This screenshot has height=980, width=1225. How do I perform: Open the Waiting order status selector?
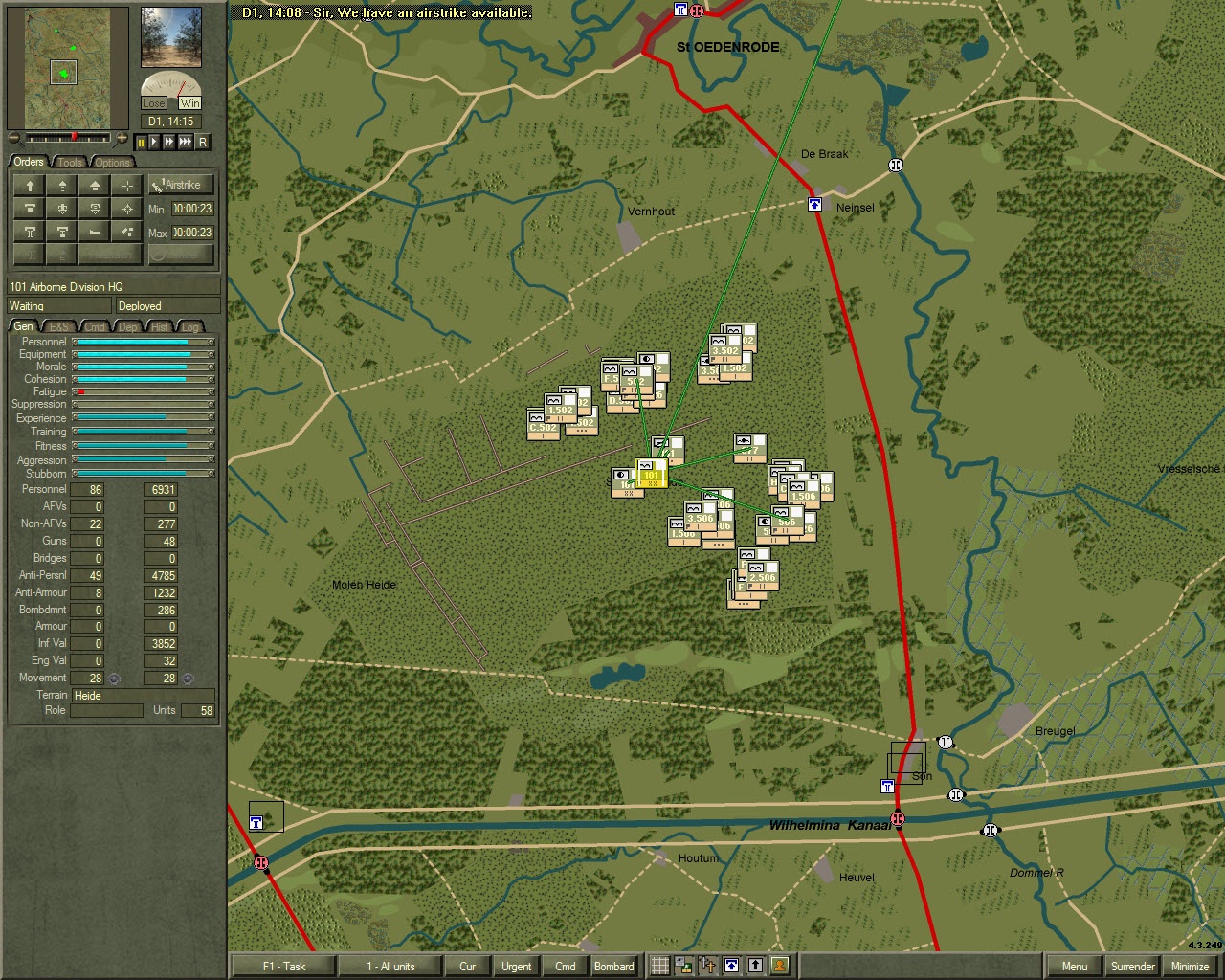56,305
